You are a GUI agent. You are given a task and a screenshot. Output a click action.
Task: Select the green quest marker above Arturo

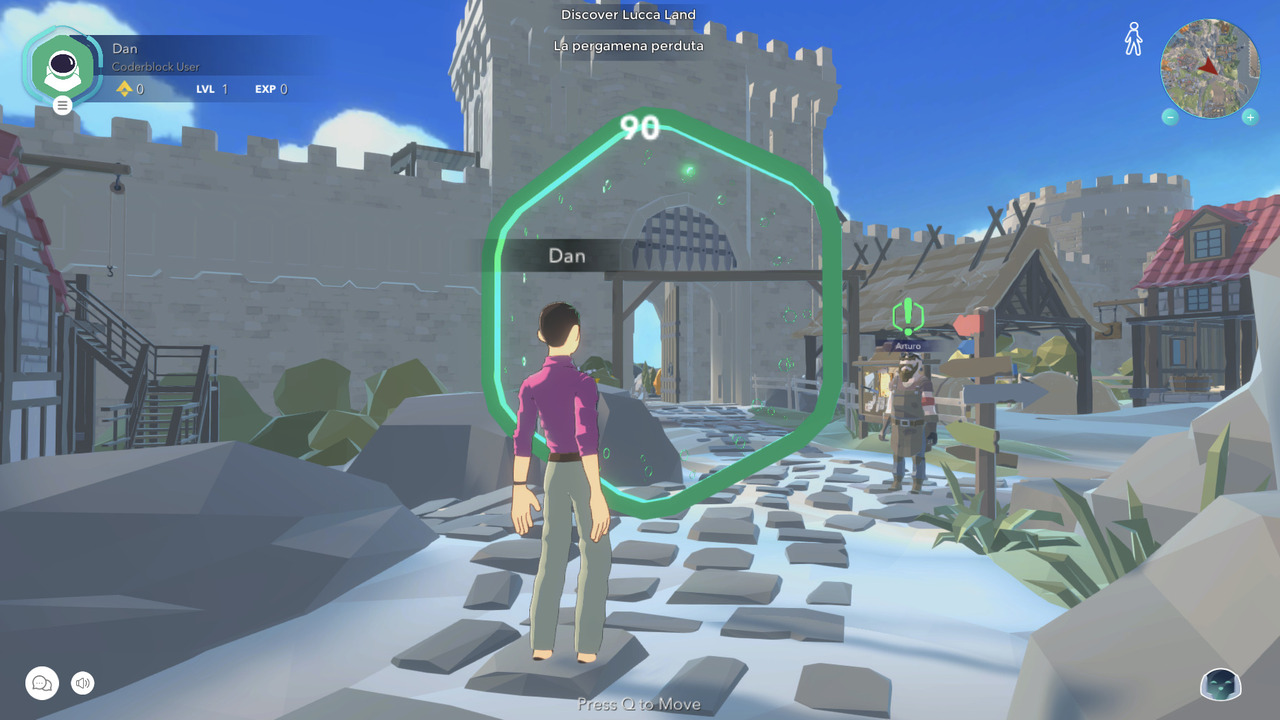907,316
